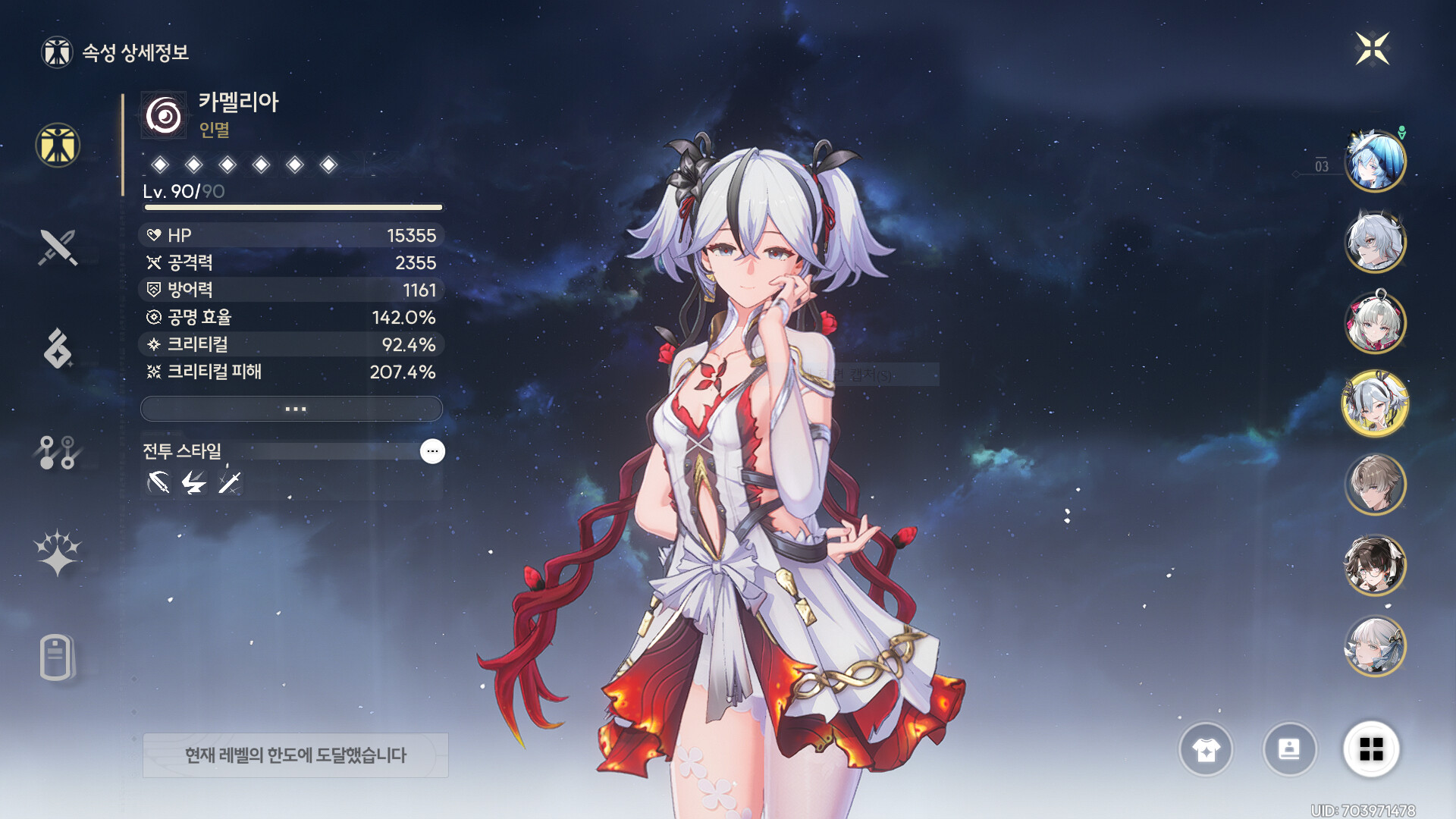Image resolution: width=1456 pixels, height=819 pixels.
Task: Select the currently highlighted Camellya portrait
Action: click(x=1374, y=403)
